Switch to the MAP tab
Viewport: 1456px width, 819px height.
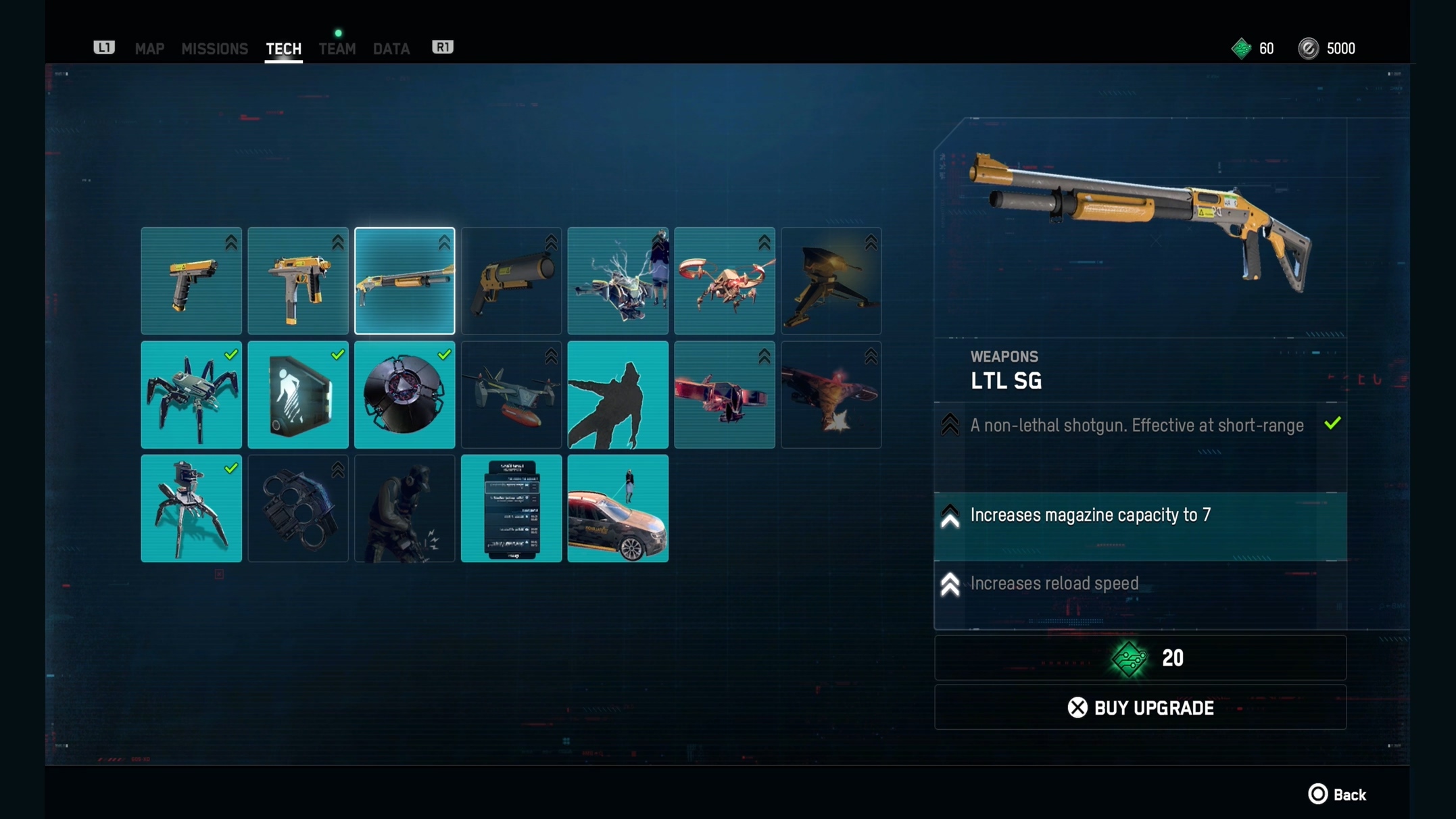pos(149,49)
